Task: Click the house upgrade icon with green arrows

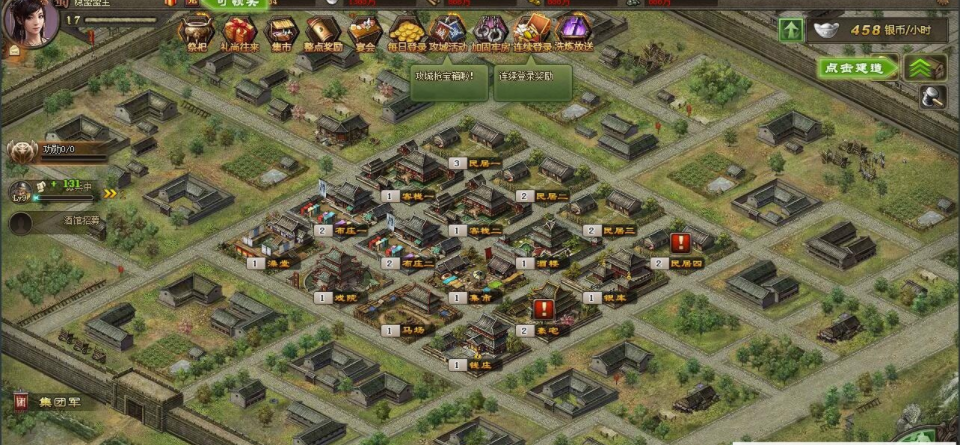Action: click(925, 68)
